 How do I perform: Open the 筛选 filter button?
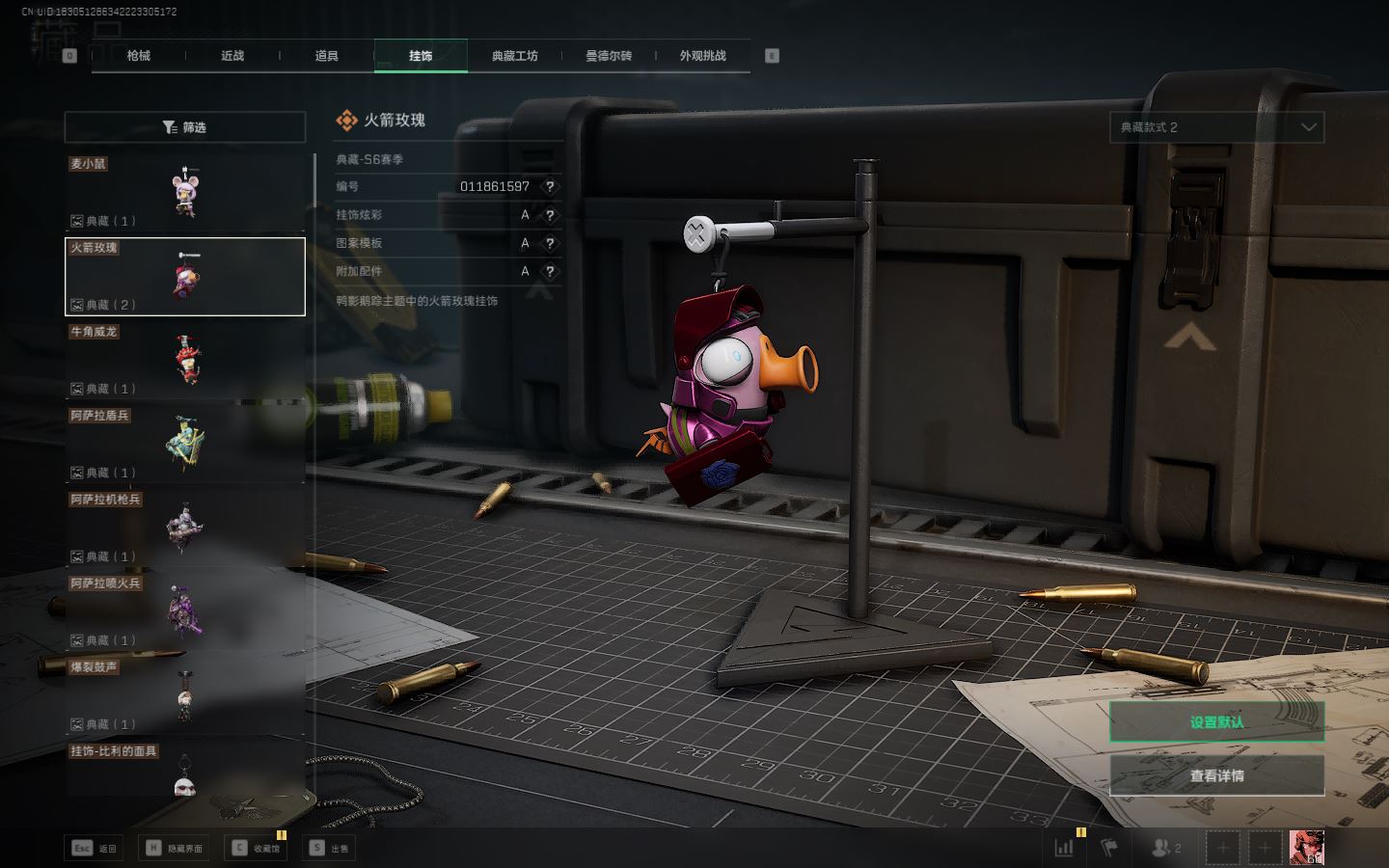click(x=185, y=127)
